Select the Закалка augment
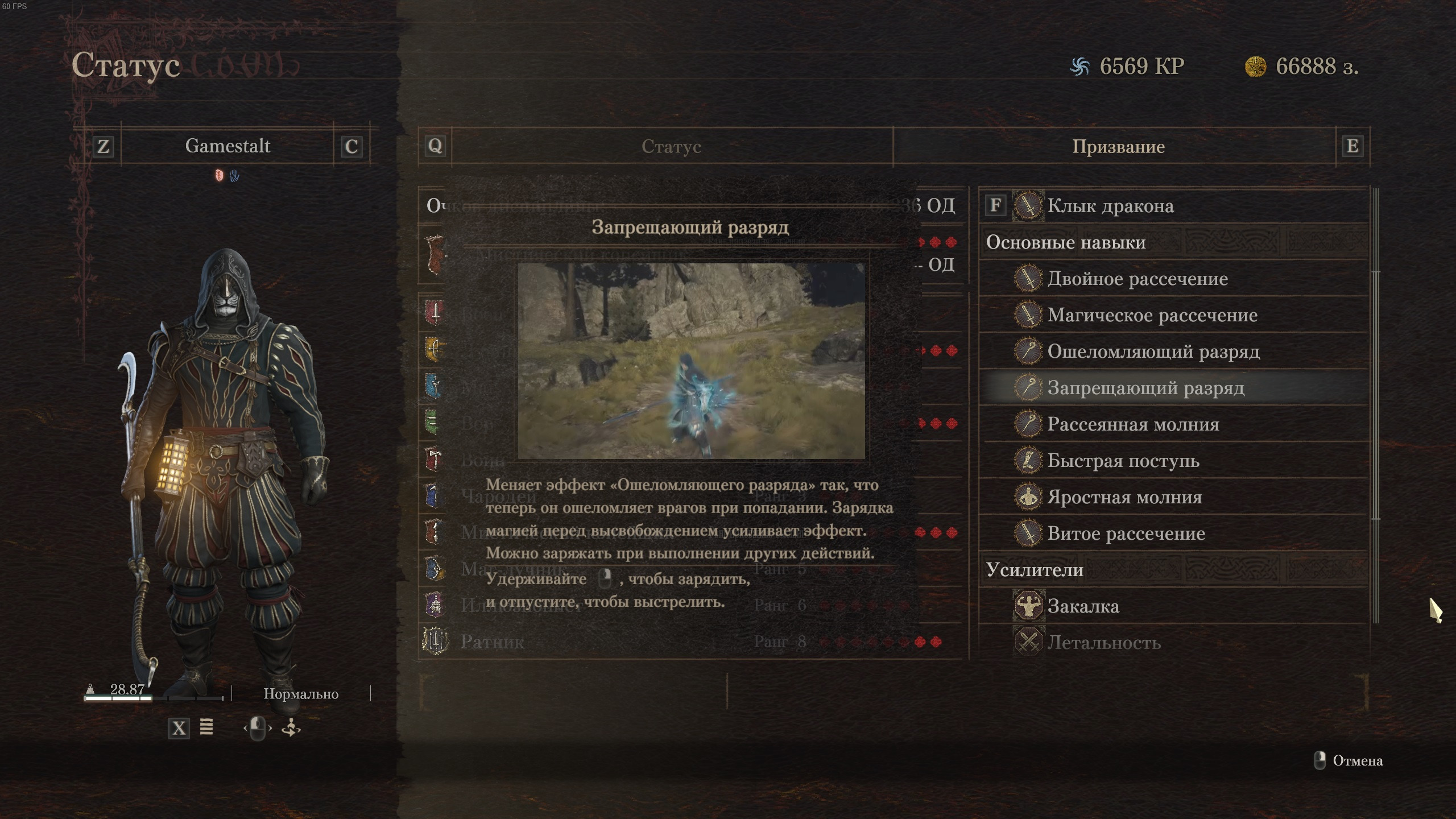1456x819 pixels. tap(1083, 606)
